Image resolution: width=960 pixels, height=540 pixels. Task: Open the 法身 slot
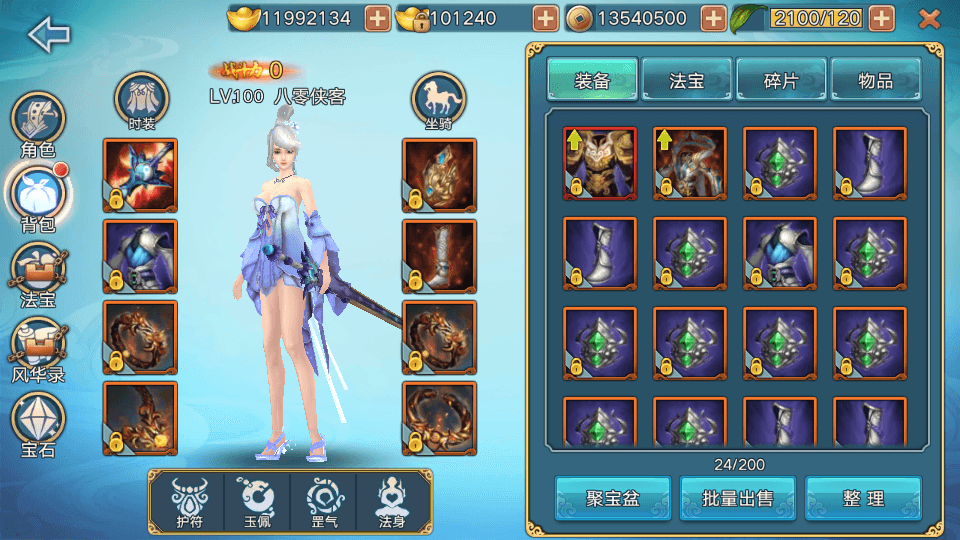pos(393,501)
